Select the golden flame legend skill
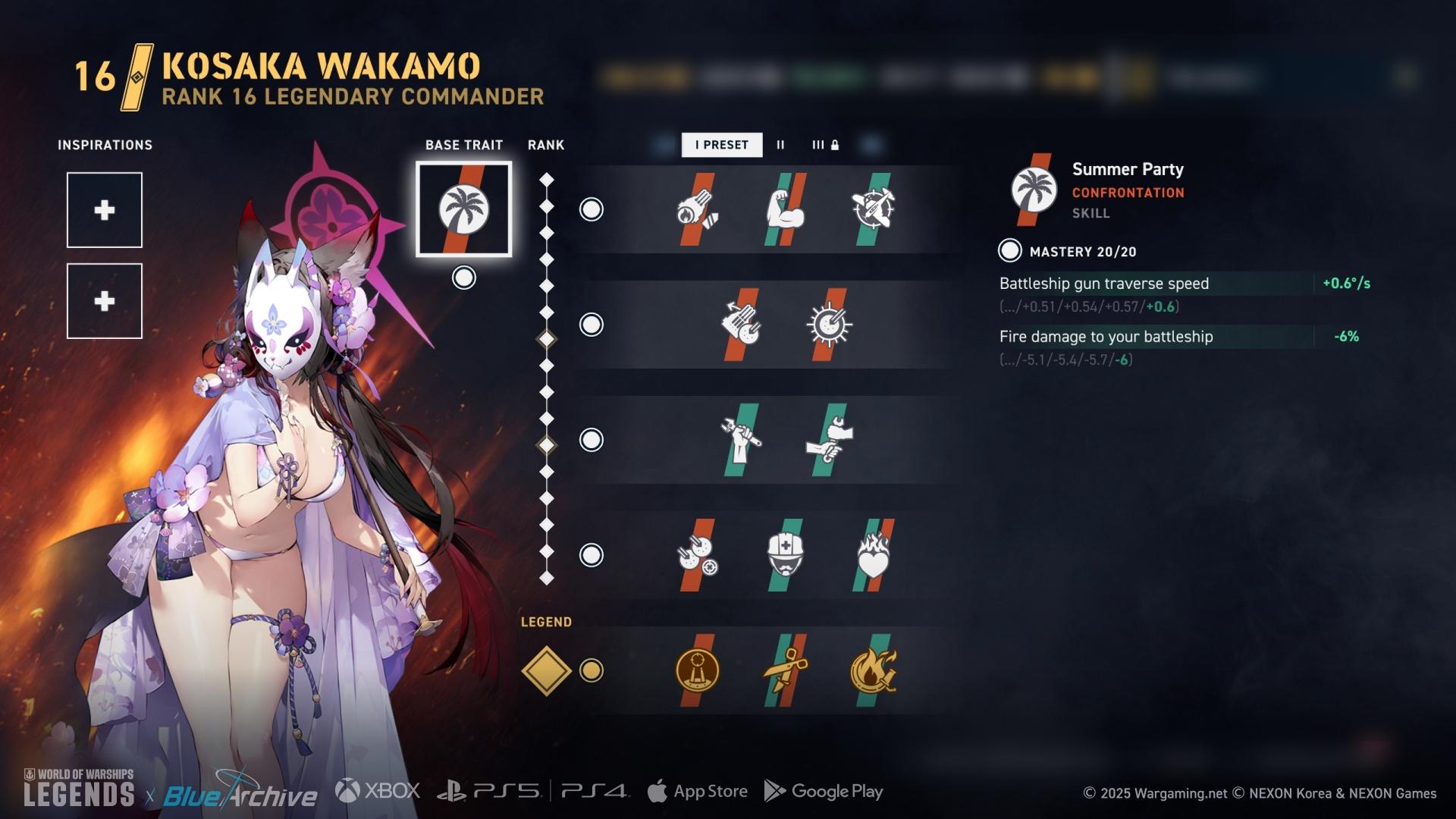This screenshot has height=819, width=1456. (873, 670)
